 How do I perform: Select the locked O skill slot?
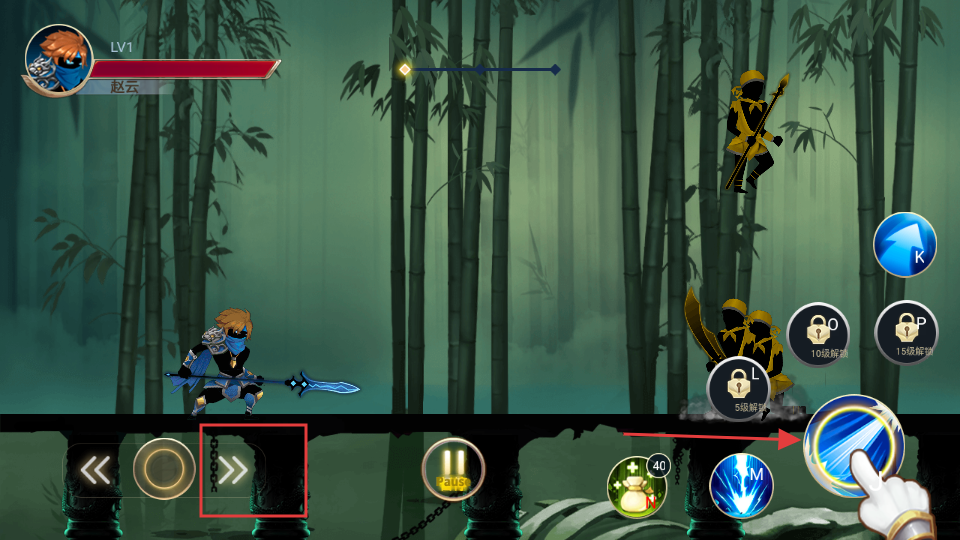tap(818, 334)
